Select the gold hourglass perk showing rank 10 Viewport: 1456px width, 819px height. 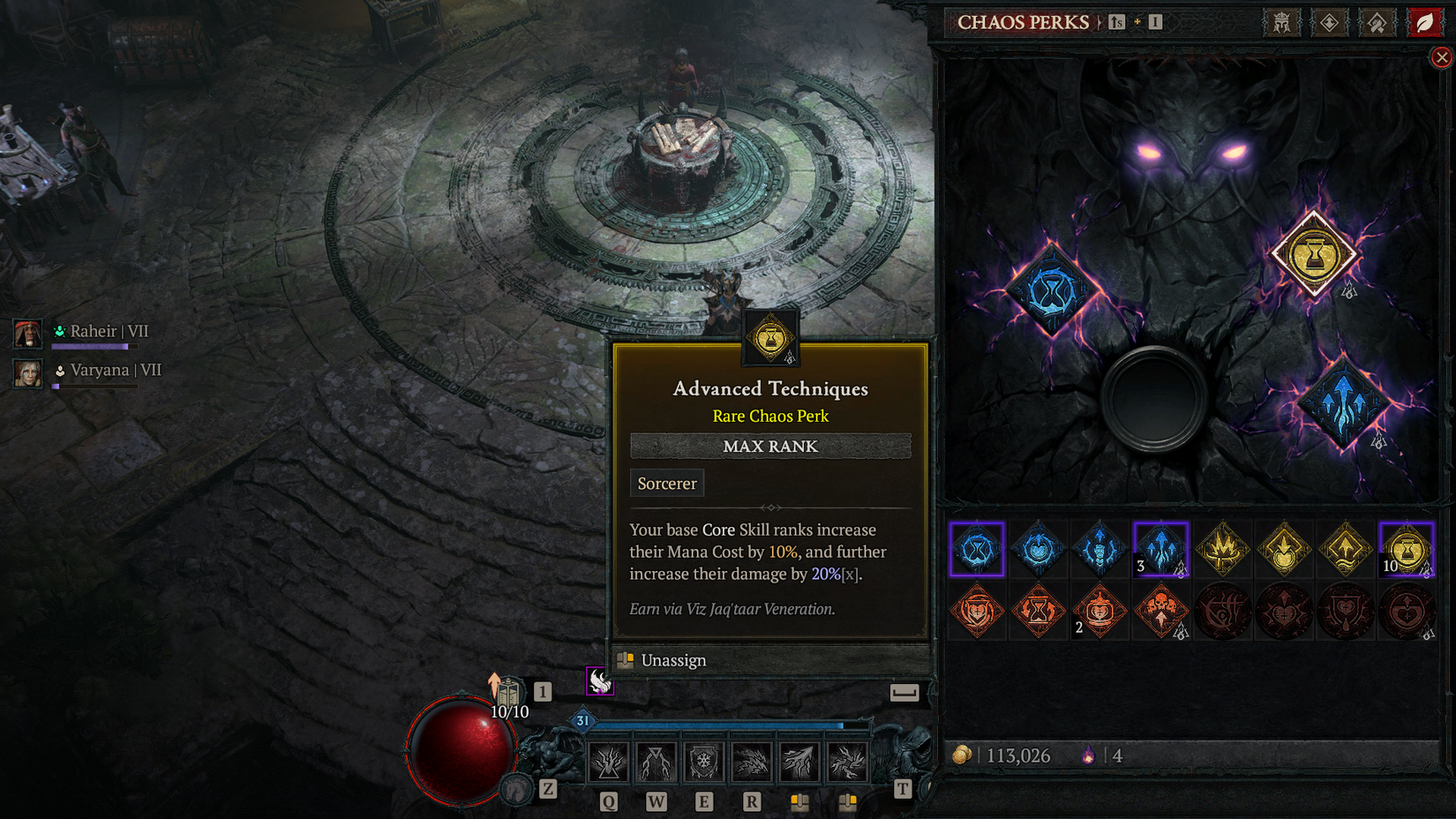[1408, 549]
